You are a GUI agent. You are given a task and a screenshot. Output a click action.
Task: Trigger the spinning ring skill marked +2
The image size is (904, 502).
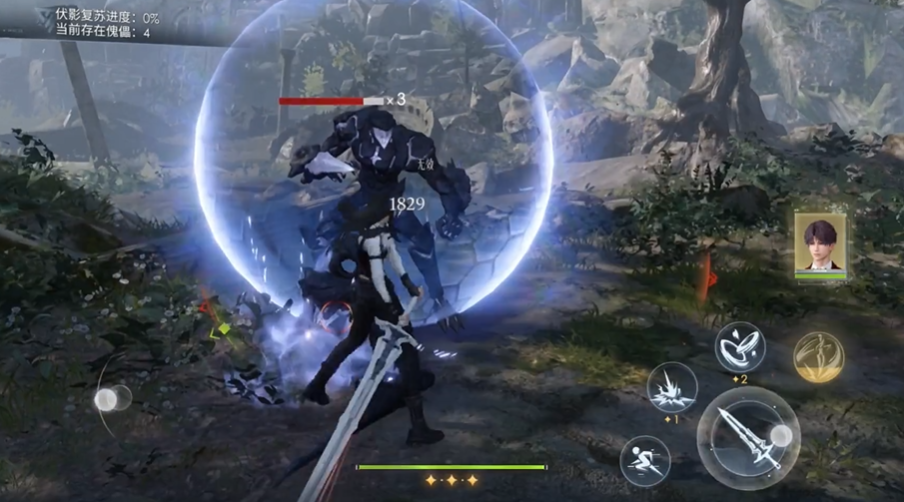click(740, 347)
